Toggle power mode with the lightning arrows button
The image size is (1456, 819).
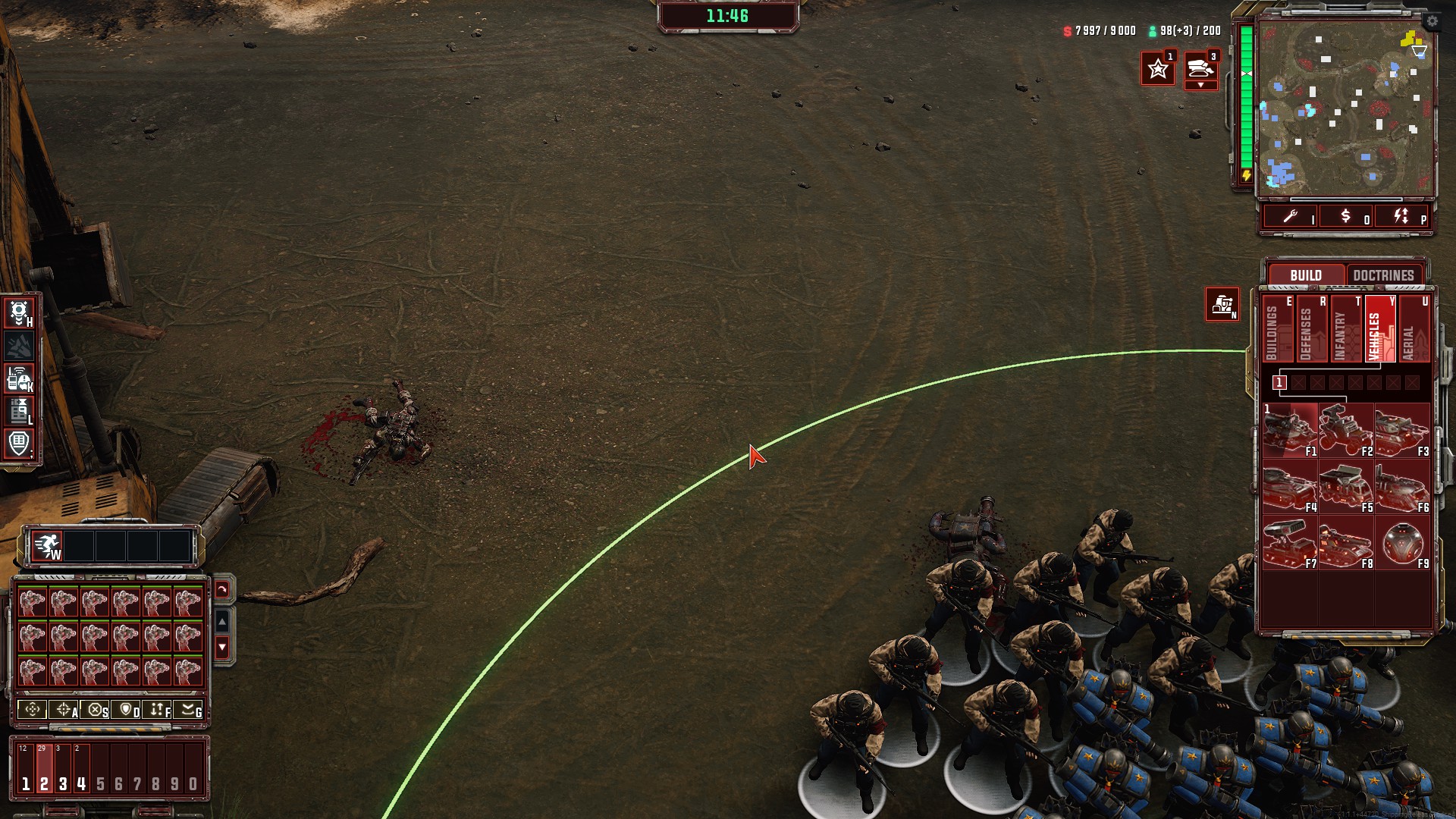tap(1401, 217)
